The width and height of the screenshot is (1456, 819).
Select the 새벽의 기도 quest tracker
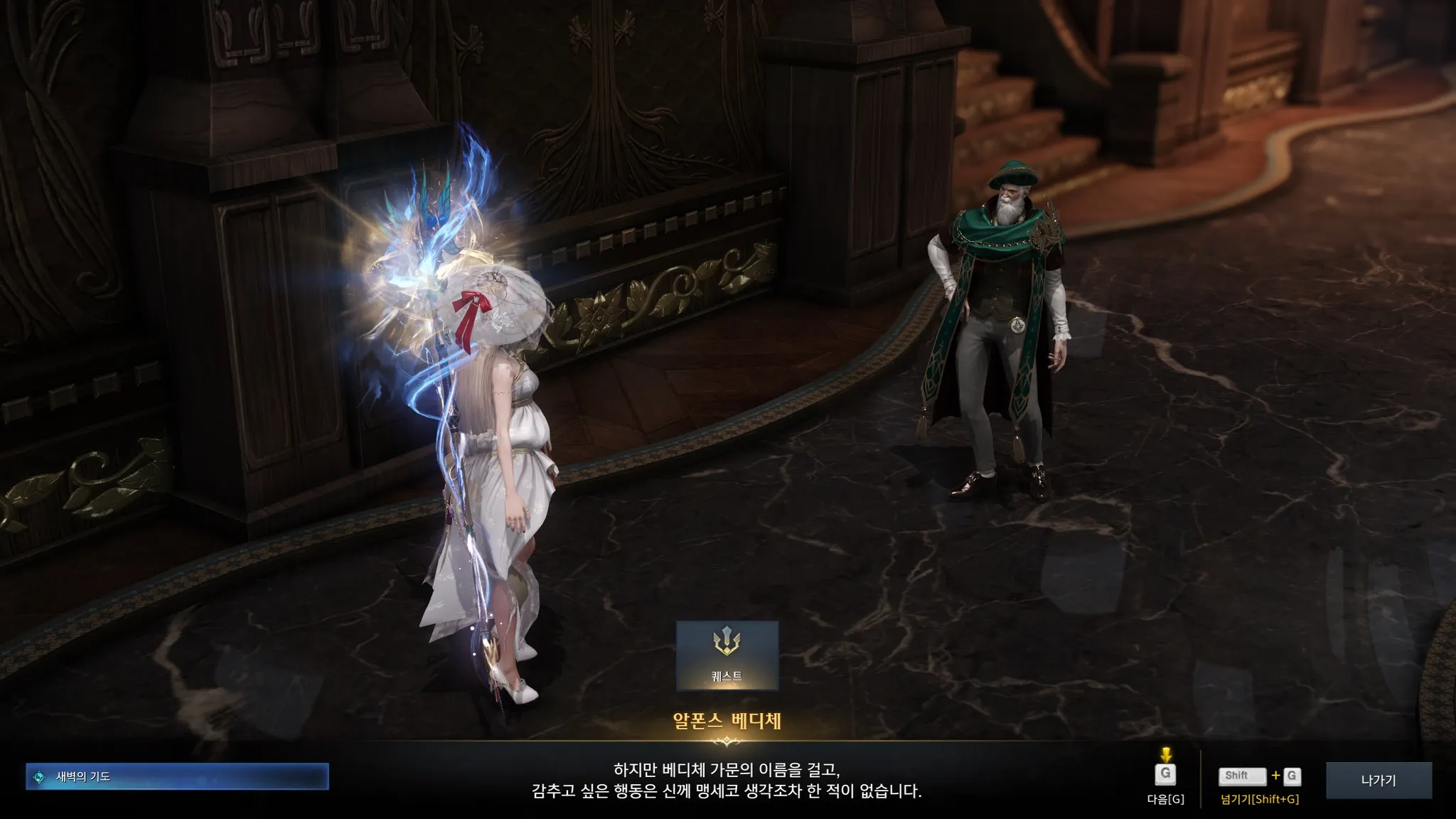point(177,776)
